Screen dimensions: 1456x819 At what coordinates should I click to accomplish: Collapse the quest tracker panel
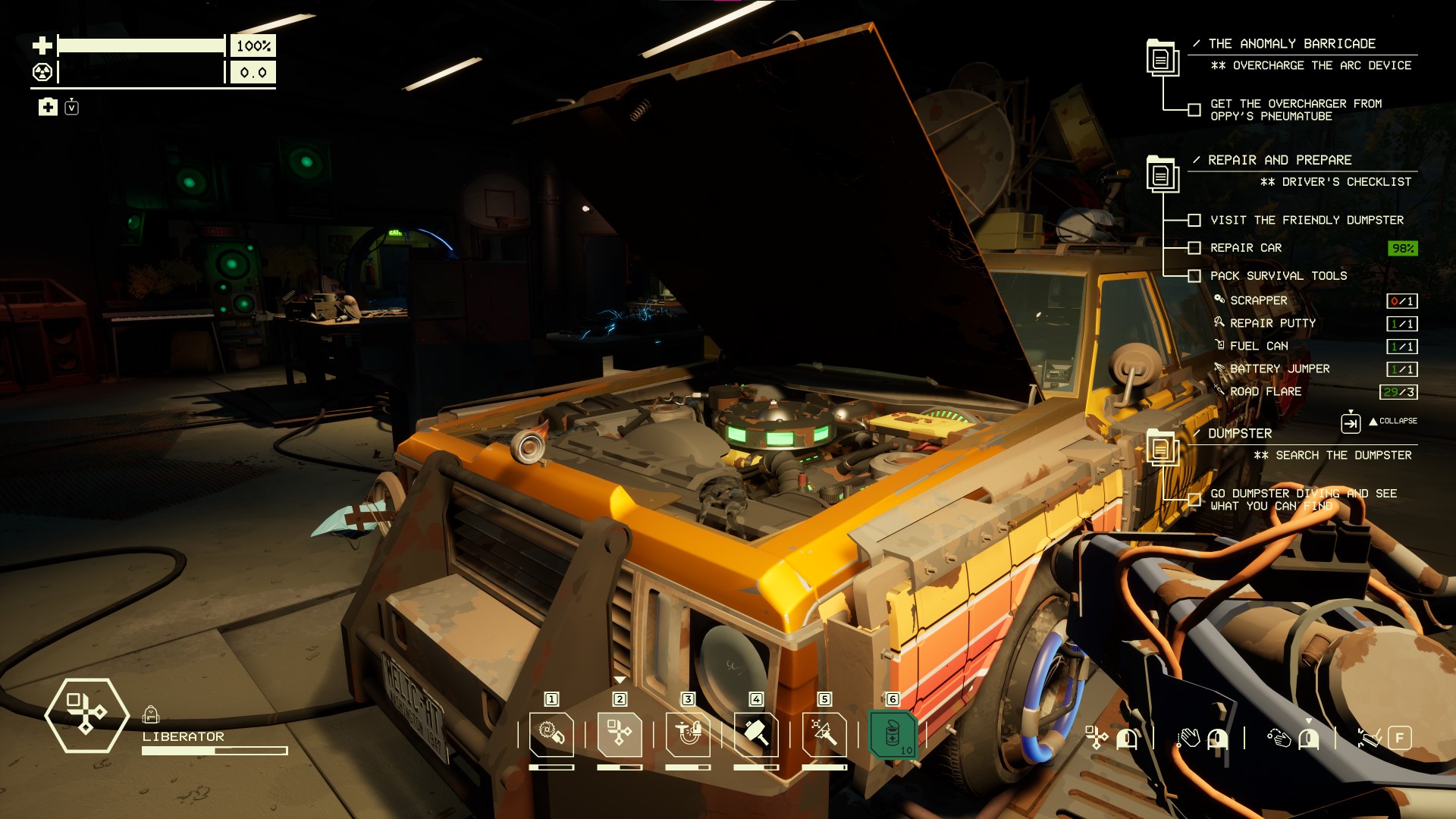[1351, 422]
